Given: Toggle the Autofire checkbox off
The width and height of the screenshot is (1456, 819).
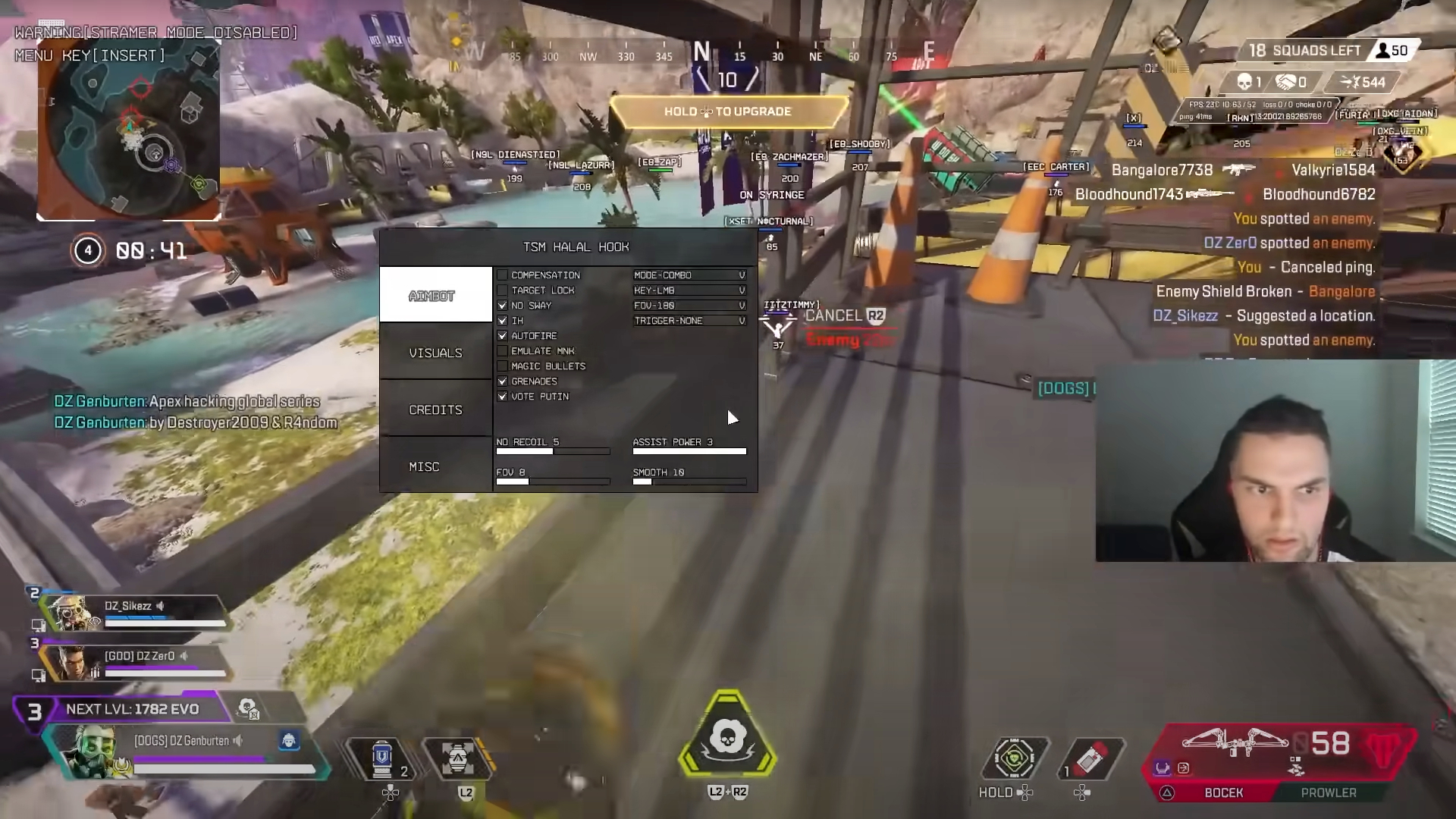Looking at the screenshot, I should pos(502,336).
